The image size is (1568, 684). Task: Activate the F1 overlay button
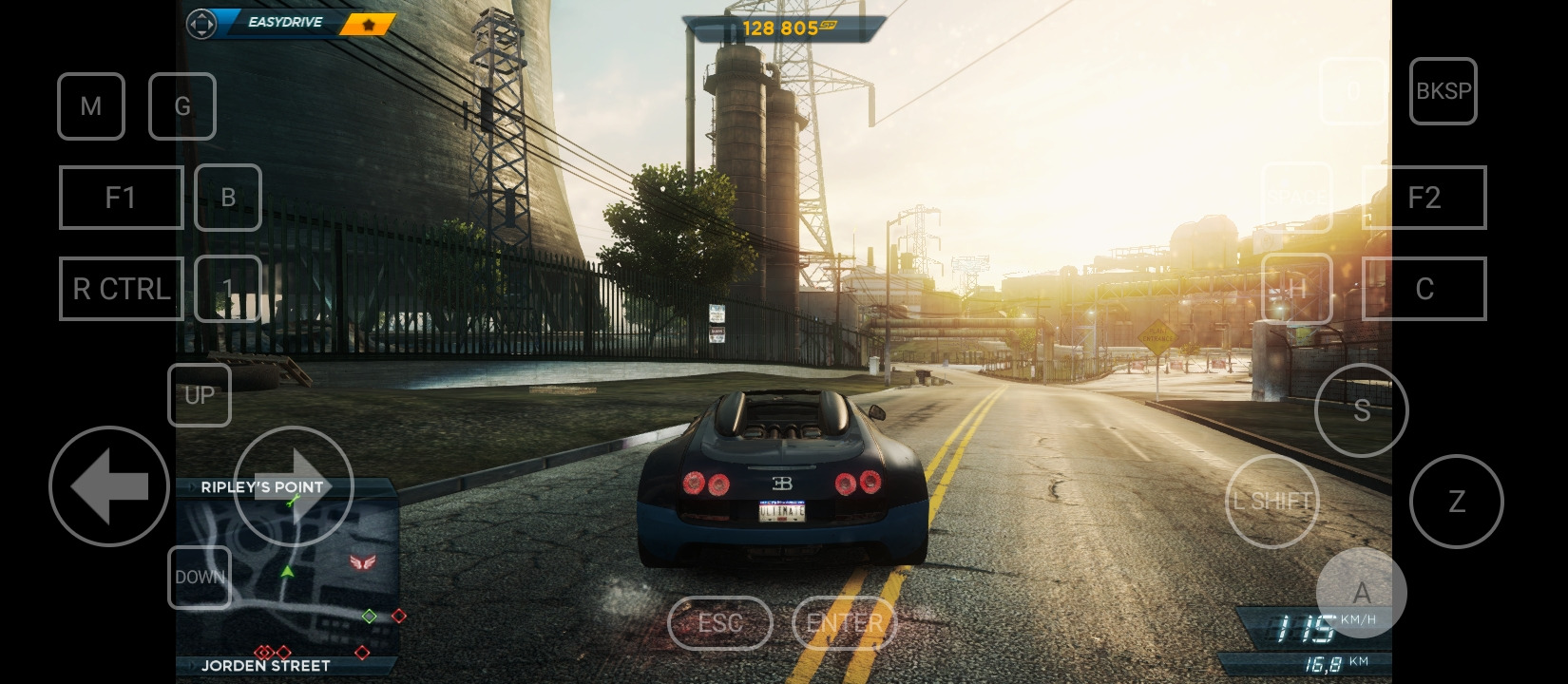tap(122, 198)
